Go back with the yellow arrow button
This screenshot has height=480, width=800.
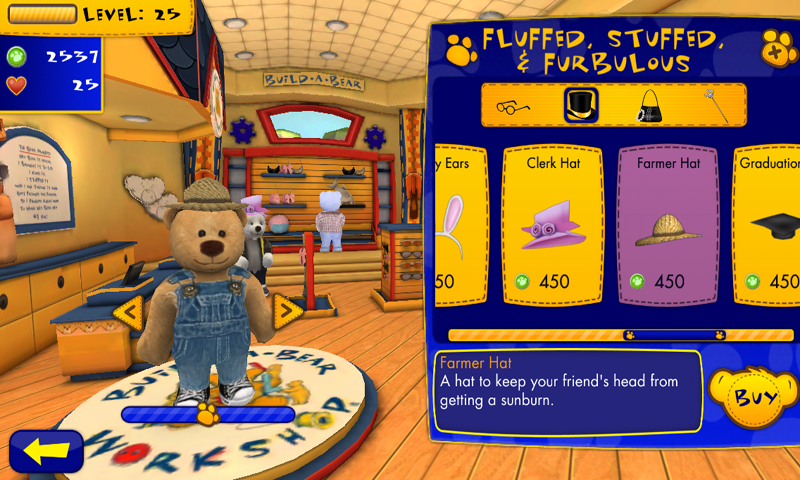[46, 451]
